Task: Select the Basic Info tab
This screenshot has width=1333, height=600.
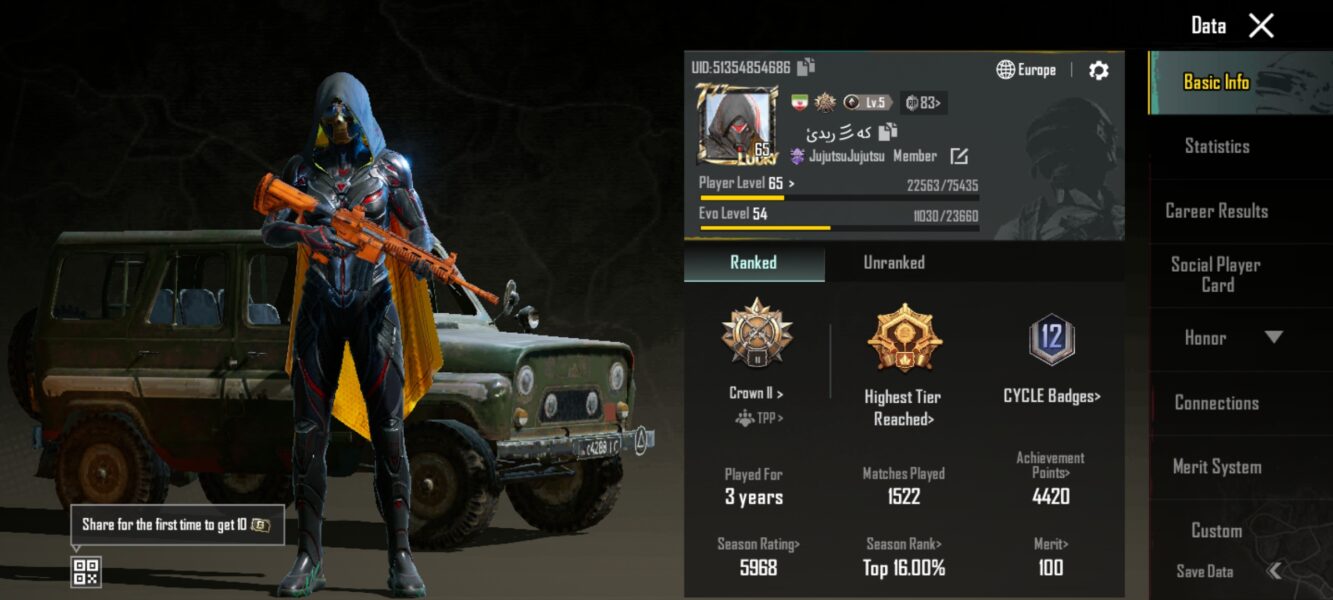Action: 1216,83
